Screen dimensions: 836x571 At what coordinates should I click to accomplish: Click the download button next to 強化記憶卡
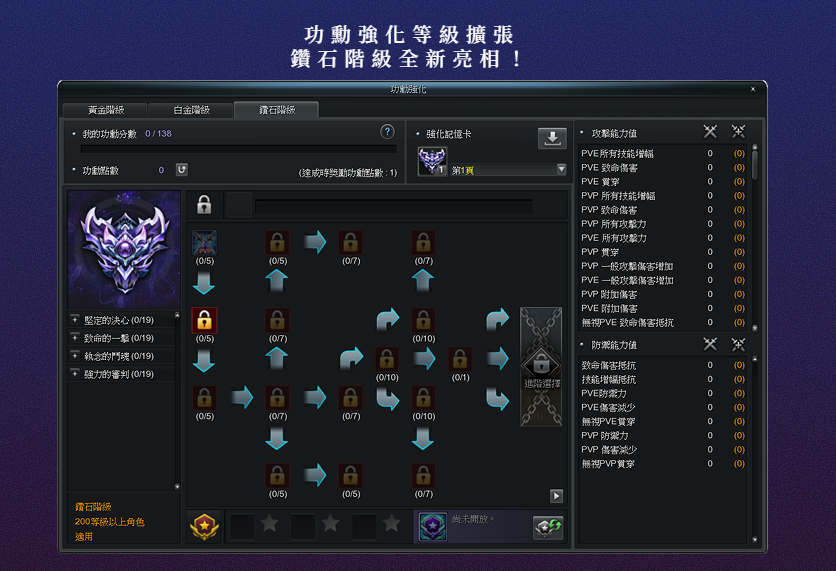[552, 138]
